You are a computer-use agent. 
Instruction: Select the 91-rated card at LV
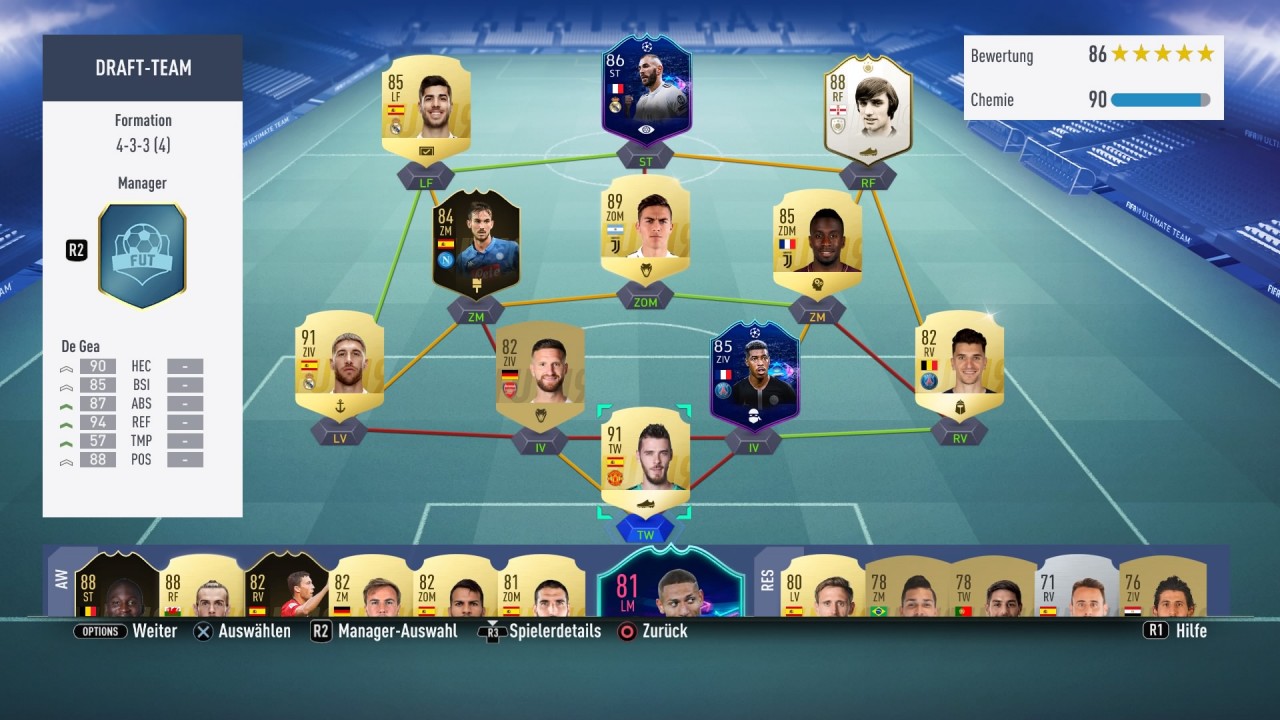339,365
